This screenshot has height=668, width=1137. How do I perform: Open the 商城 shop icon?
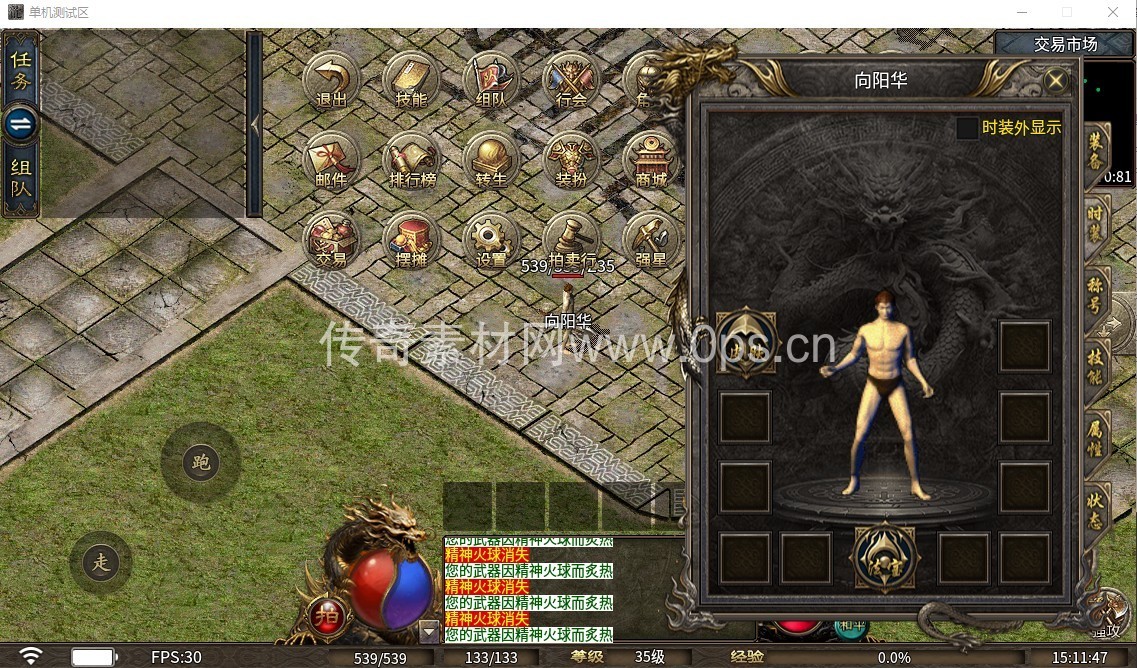pyautogui.click(x=651, y=160)
